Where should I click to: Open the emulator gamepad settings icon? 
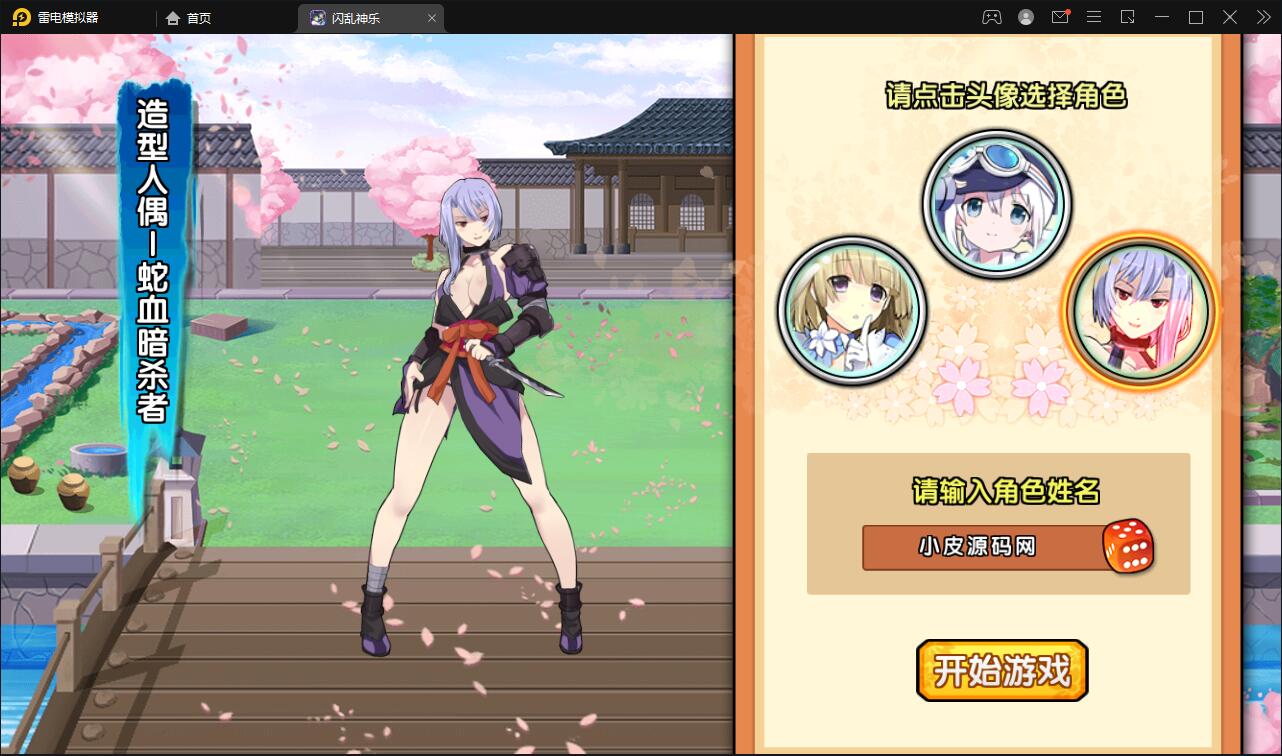pyautogui.click(x=991, y=17)
